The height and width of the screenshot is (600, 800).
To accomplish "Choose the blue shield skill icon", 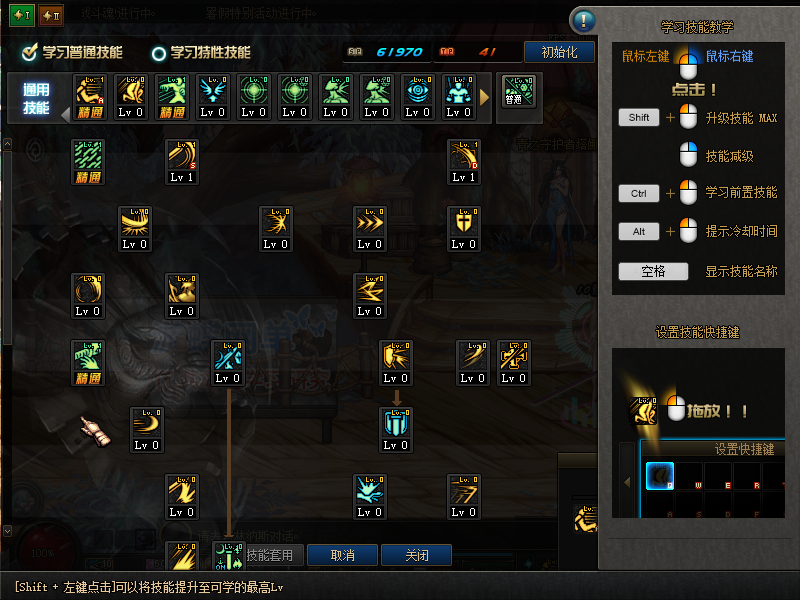I will [x=397, y=421].
